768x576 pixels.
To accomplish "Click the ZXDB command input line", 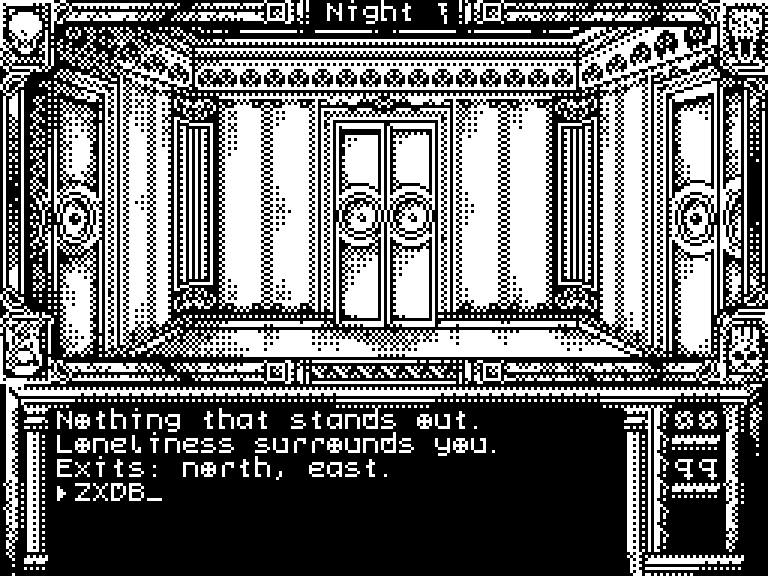I will coord(110,493).
